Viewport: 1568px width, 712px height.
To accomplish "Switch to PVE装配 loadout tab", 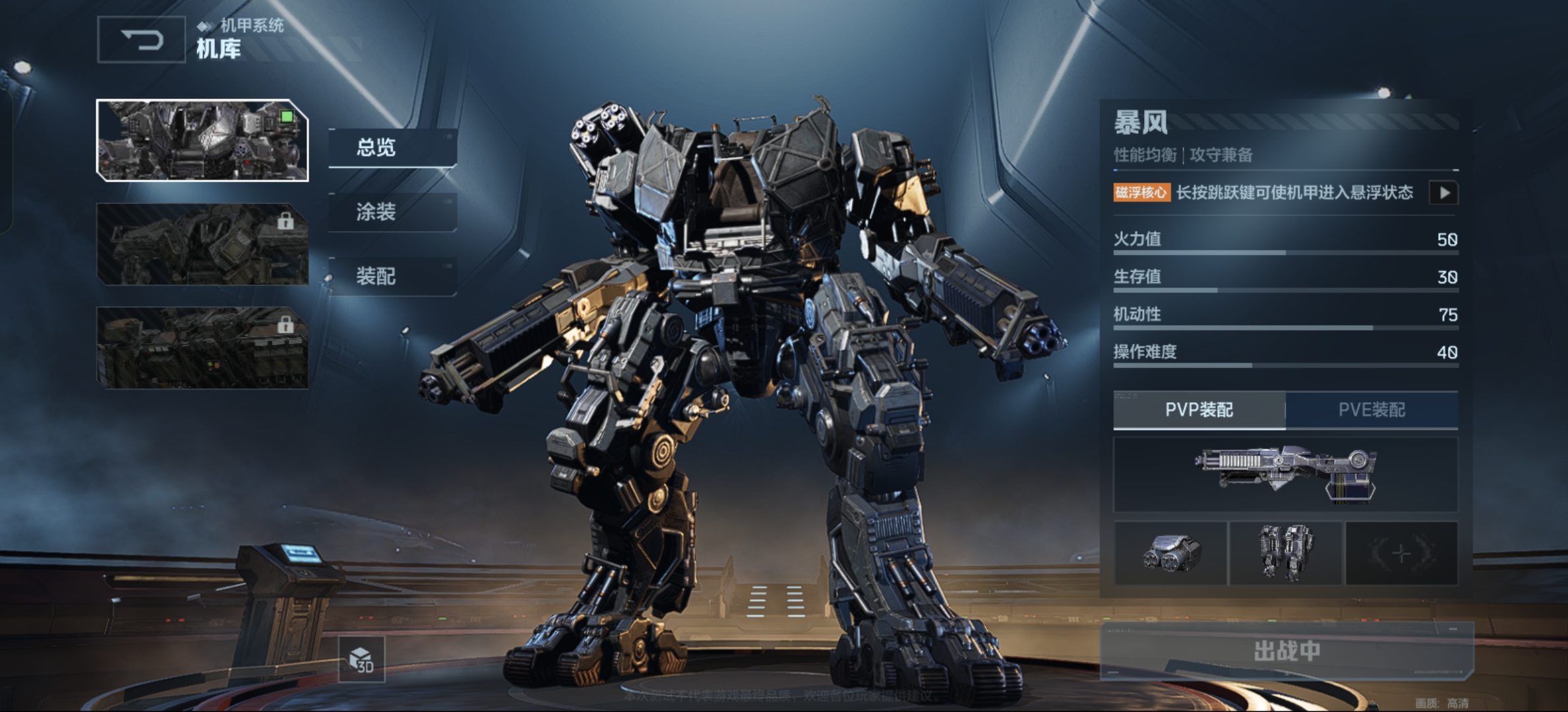I will (1372, 409).
